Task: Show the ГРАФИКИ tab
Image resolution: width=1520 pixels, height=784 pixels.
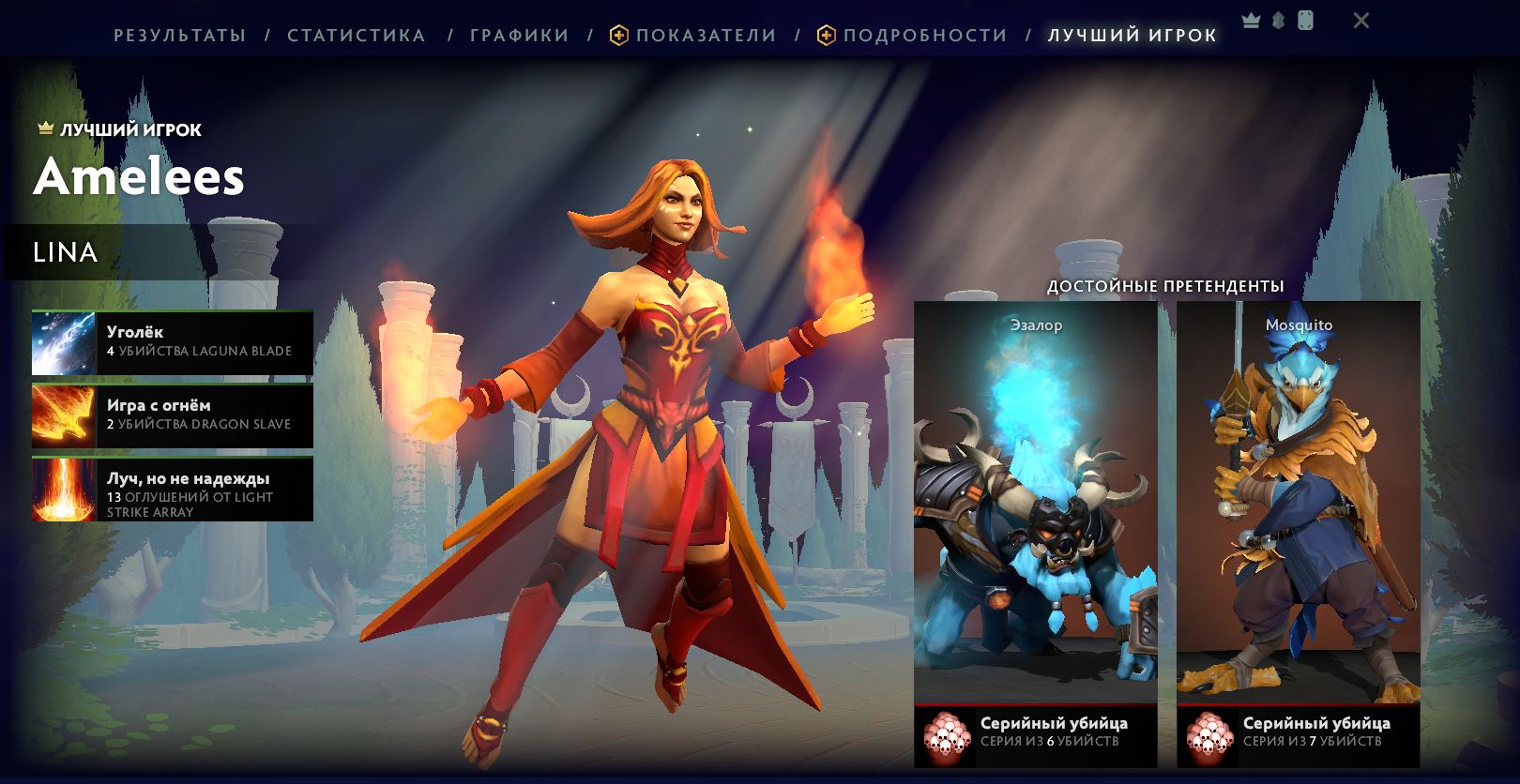Action: click(520, 36)
